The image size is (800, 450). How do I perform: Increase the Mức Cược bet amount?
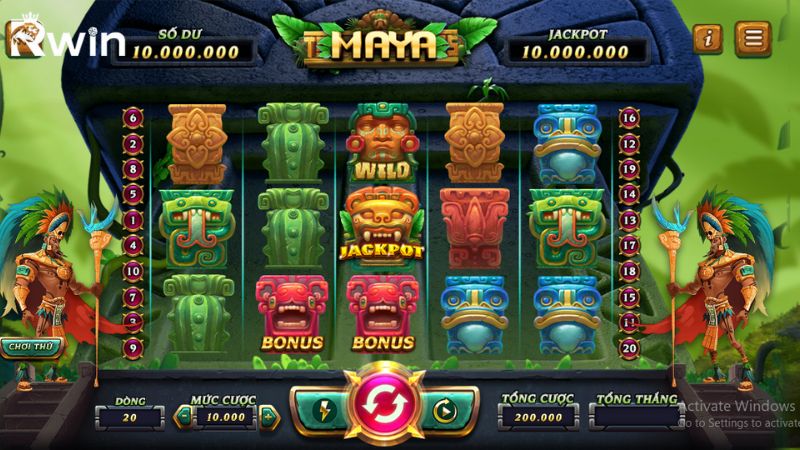[268, 417]
